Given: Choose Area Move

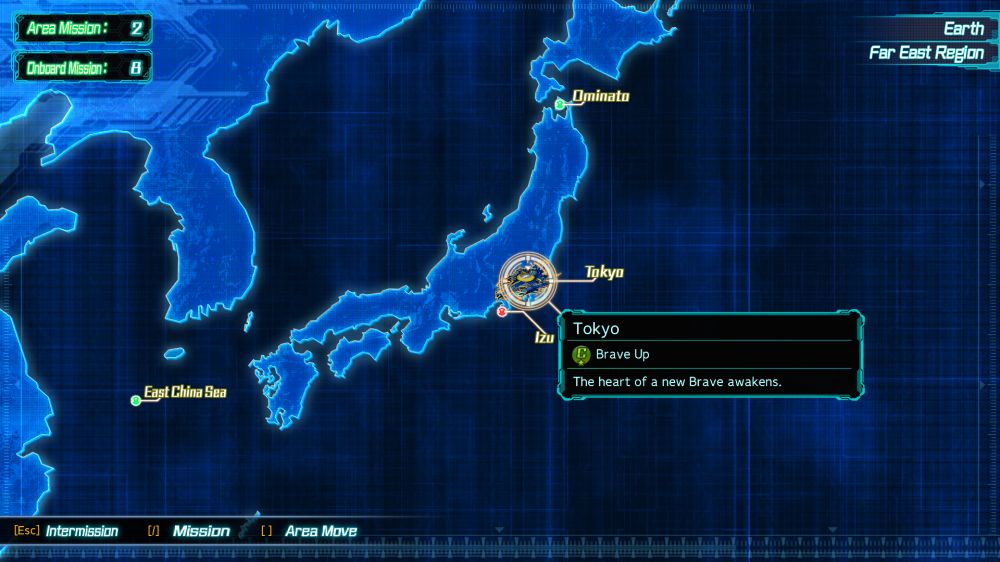Looking at the screenshot, I should coord(320,531).
